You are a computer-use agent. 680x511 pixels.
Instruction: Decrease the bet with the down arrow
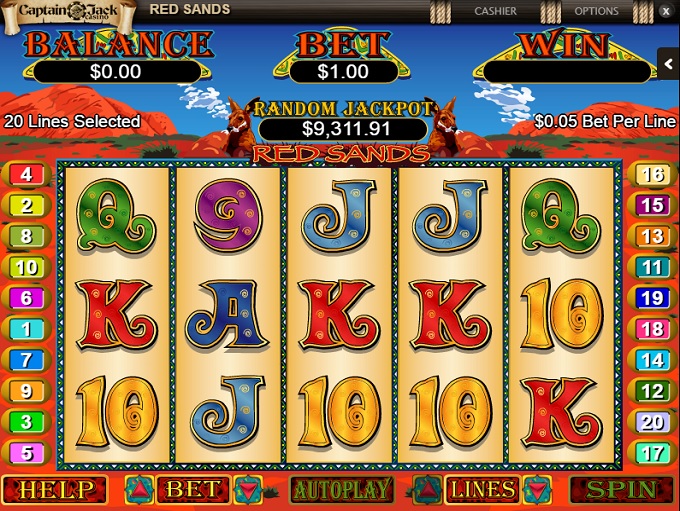point(248,490)
